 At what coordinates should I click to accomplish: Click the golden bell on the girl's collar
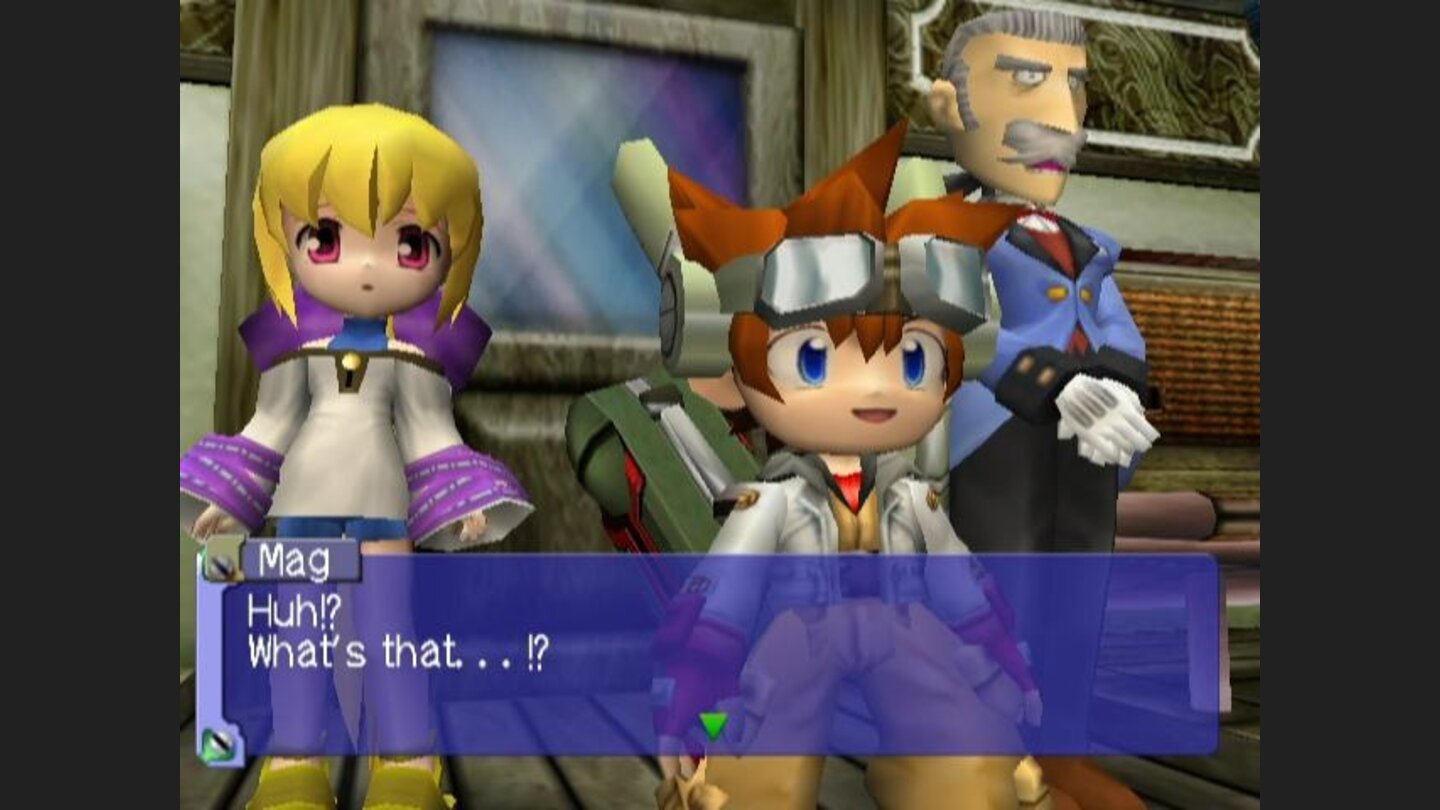pyautogui.click(x=352, y=360)
